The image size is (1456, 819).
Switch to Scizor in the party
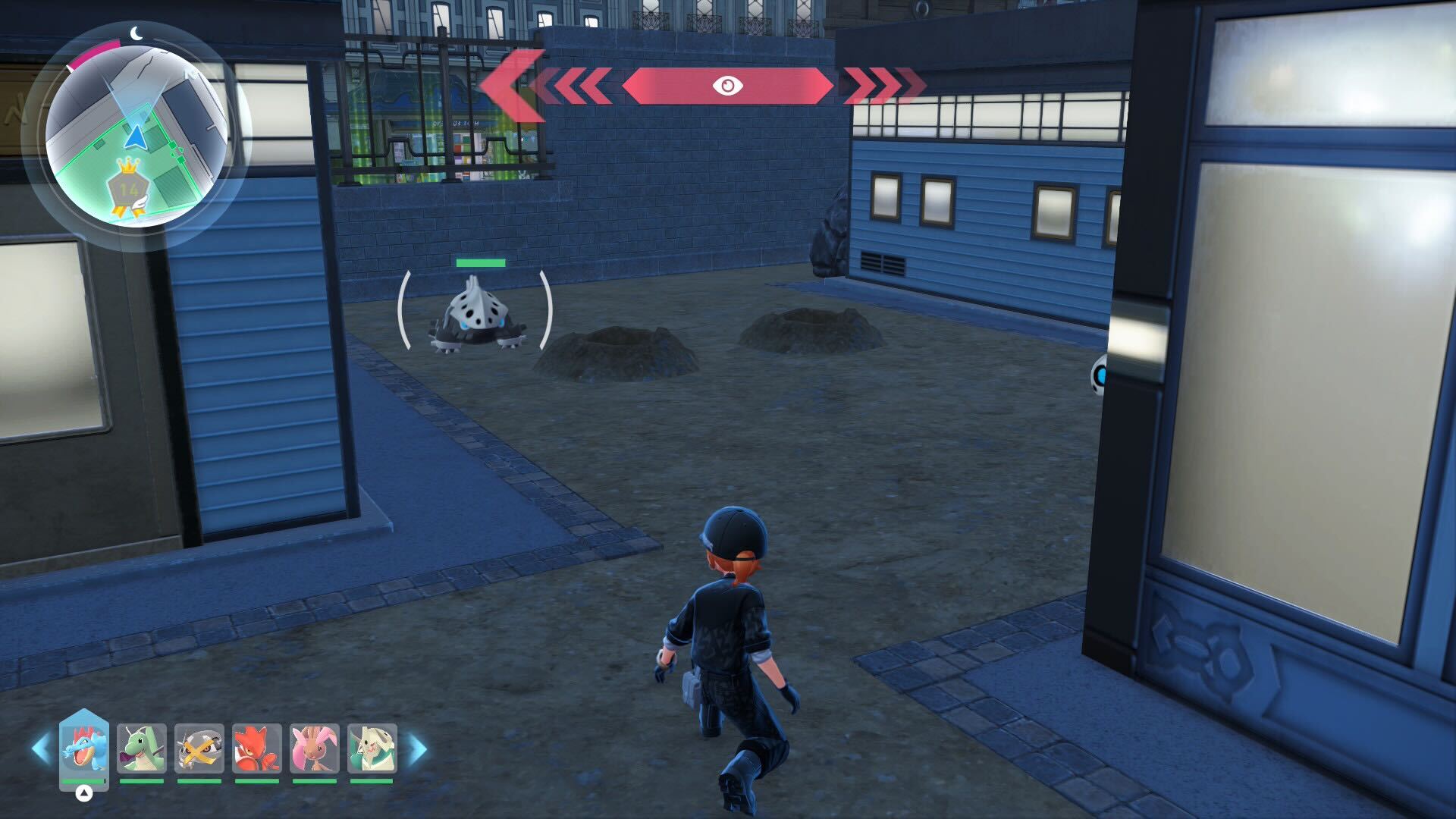coord(257,748)
